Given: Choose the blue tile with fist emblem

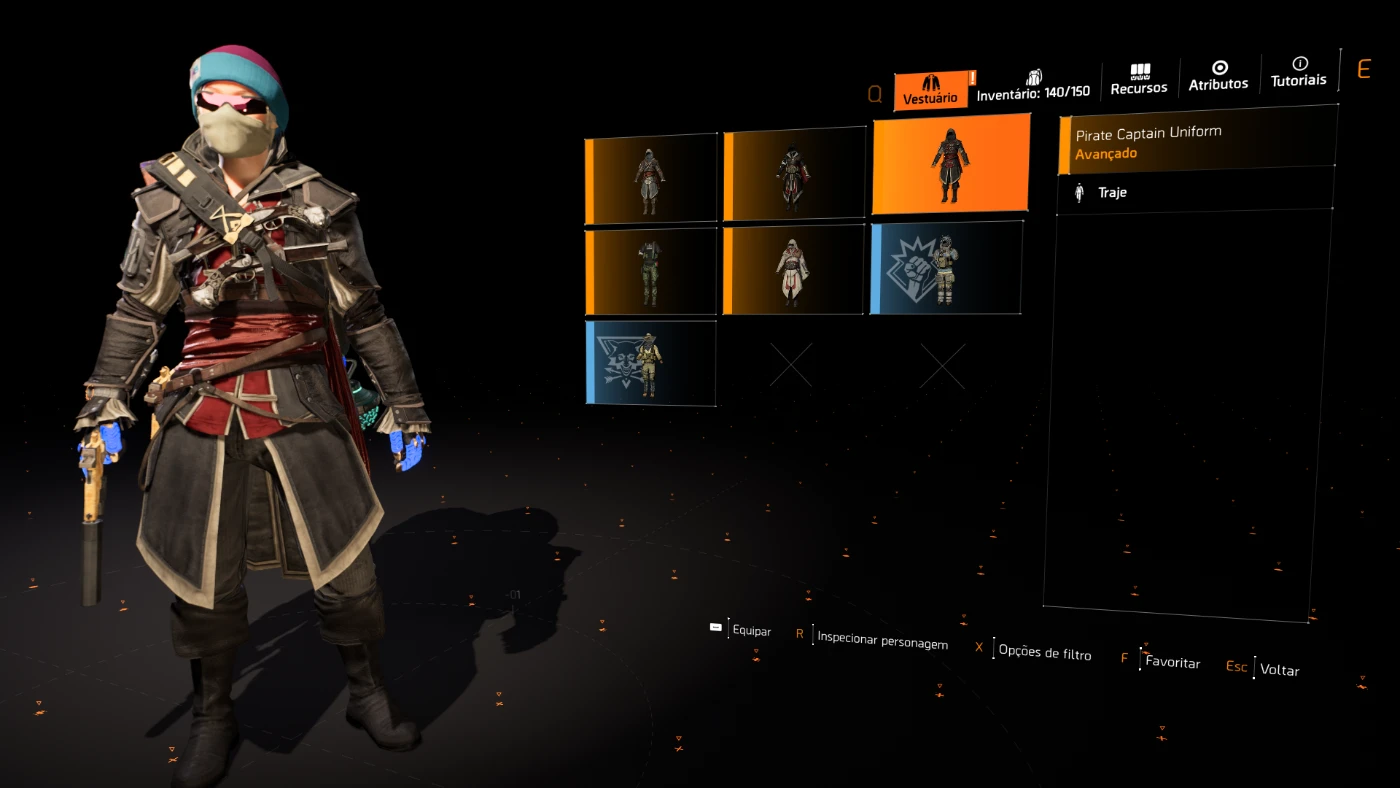Looking at the screenshot, I should (946, 268).
